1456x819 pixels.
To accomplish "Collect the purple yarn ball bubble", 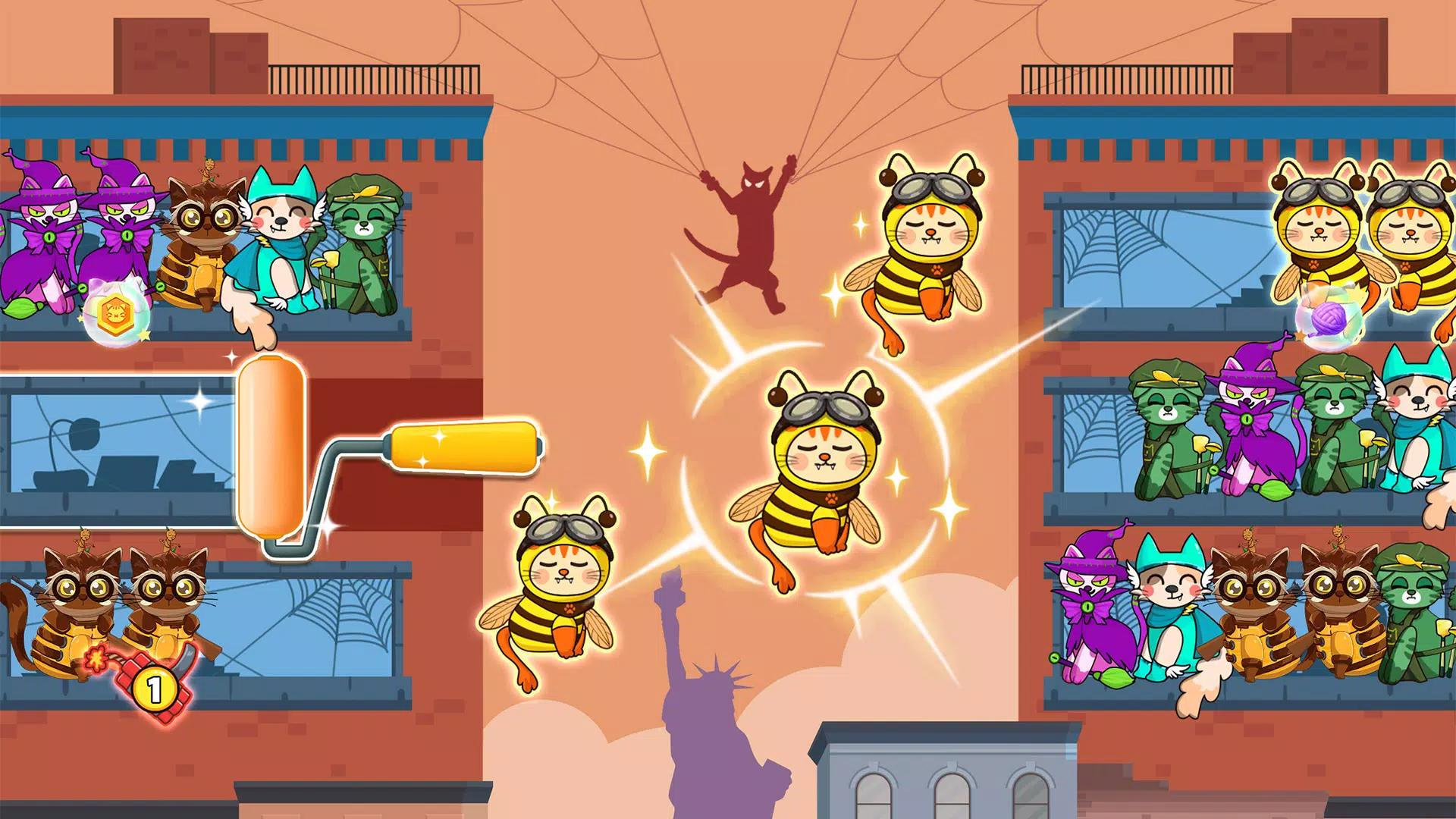I will click(x=1328, y=318).
